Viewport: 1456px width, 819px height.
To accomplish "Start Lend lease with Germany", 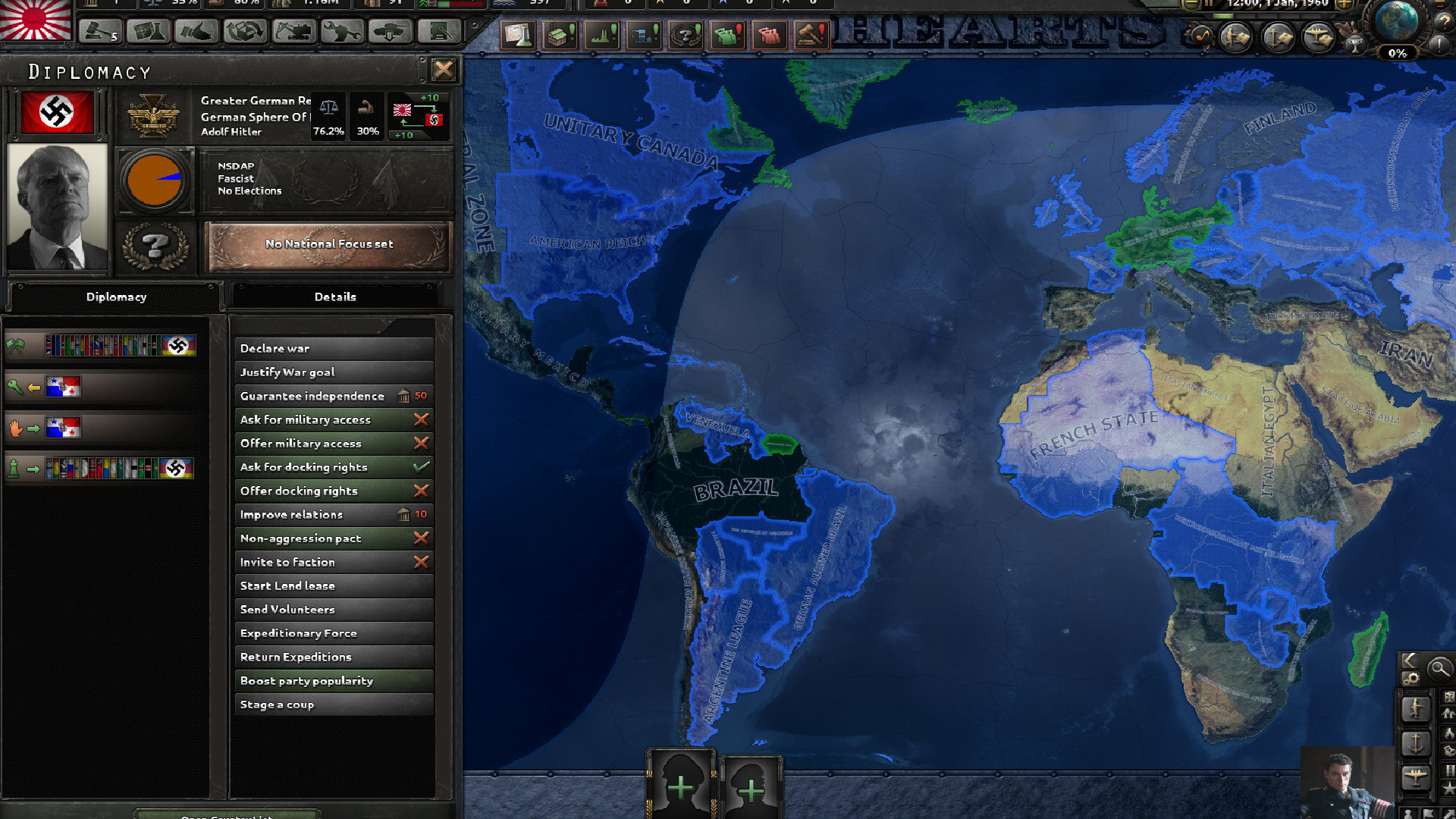I will 334,585.
